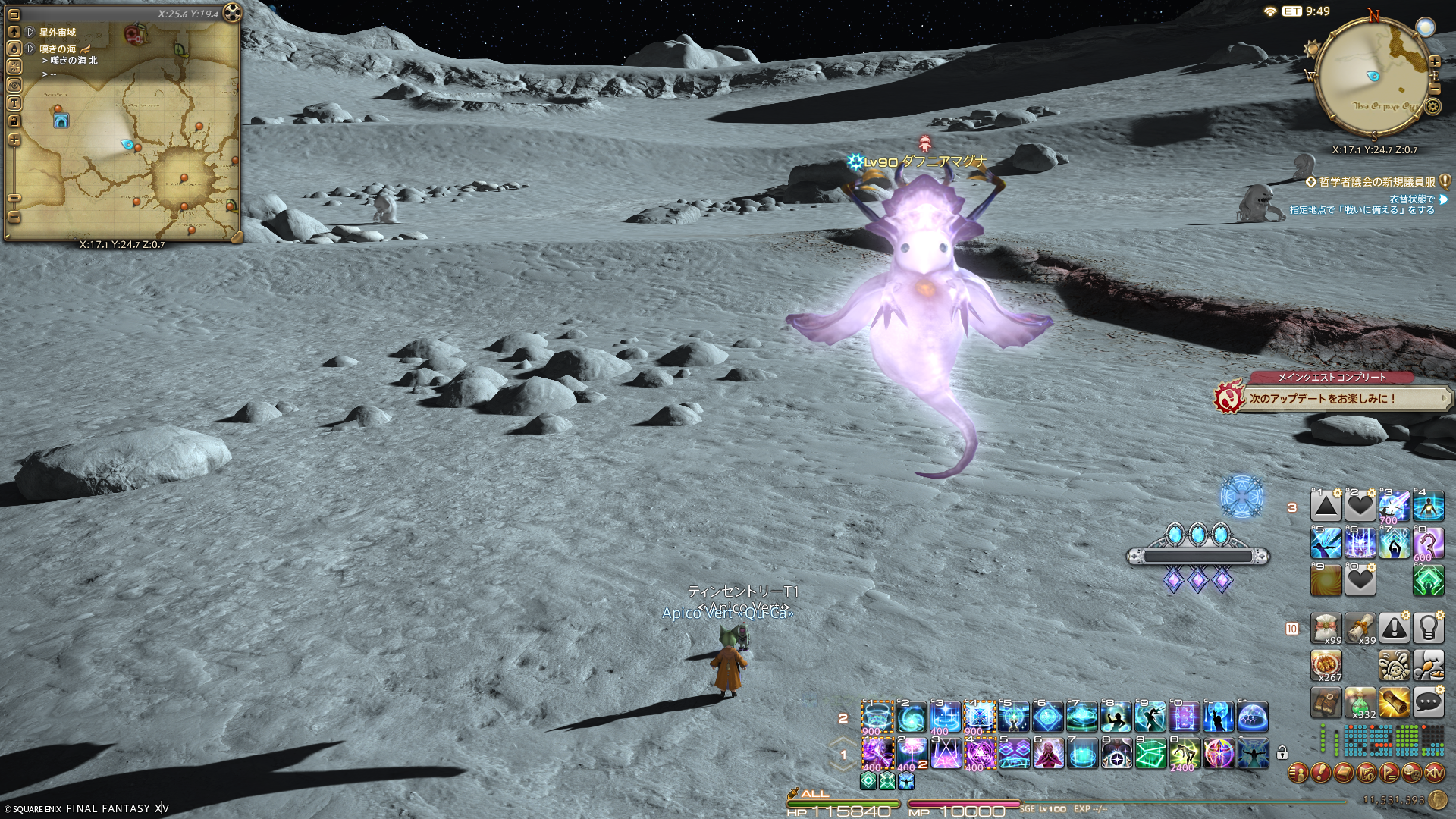Activate the hexagonal dome barrier ability

1253,717
